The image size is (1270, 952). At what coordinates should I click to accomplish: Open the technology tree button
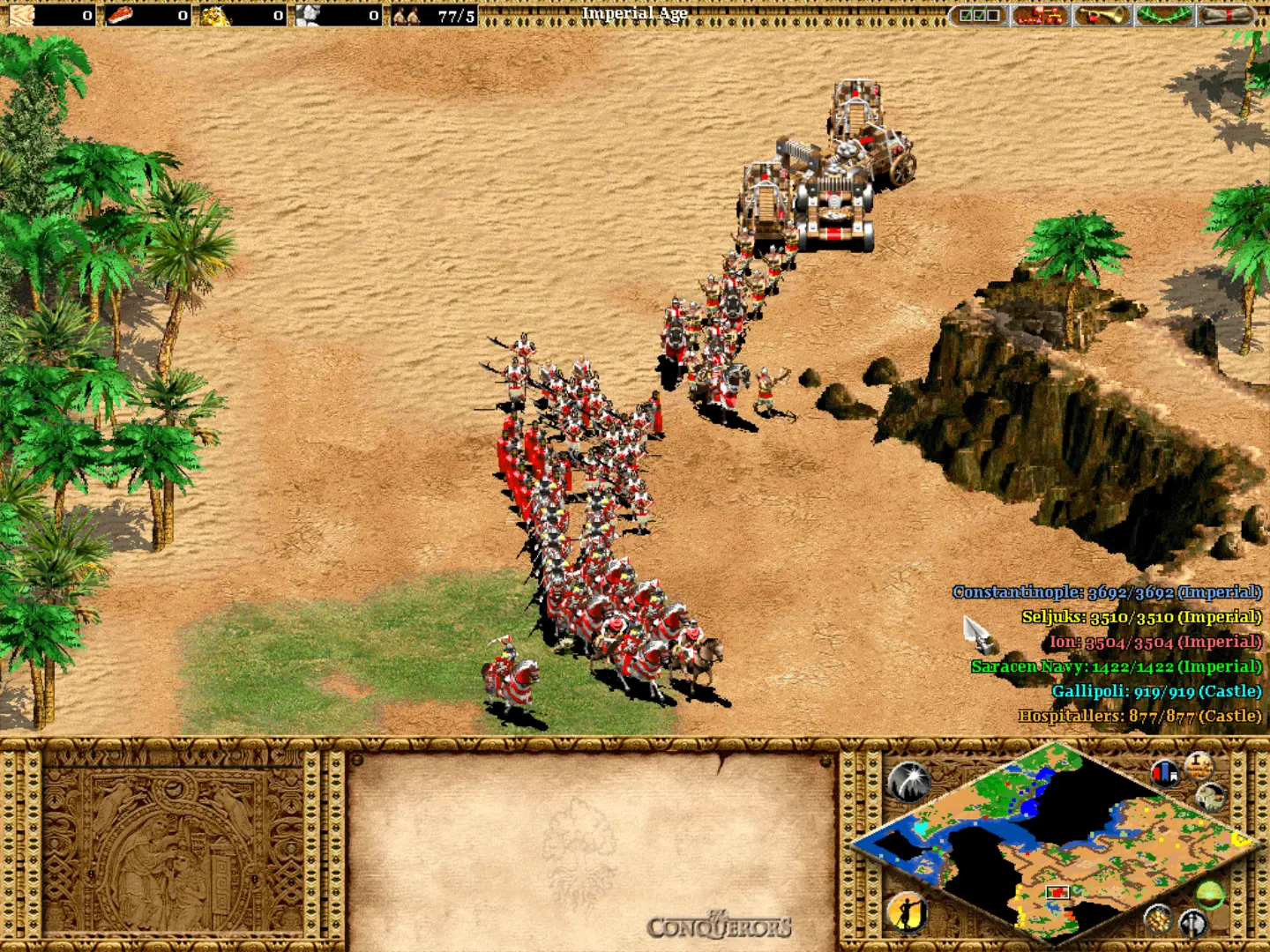[x=1040, y=15]
